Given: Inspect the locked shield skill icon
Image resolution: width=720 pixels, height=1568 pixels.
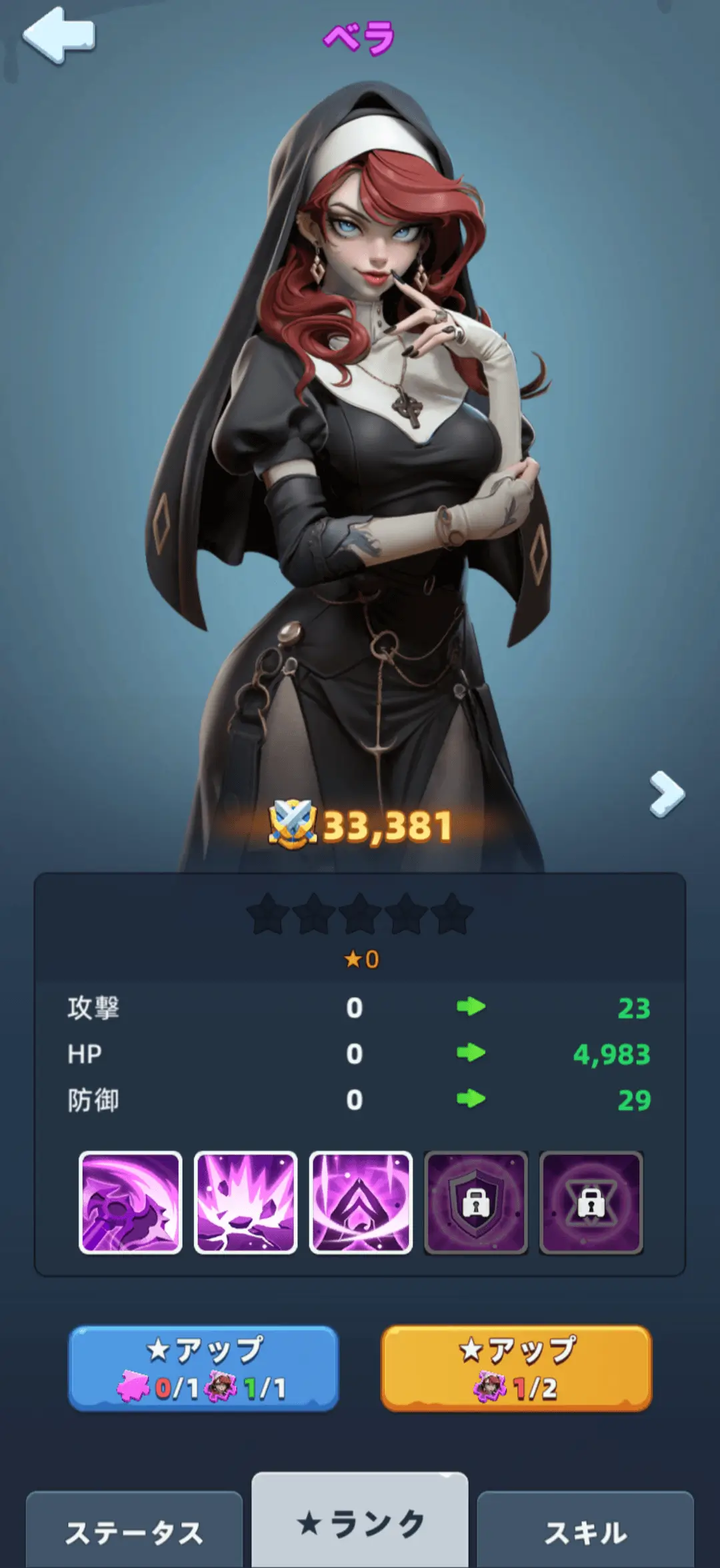Looking at the screenshot, I should tap(476, 1203).
